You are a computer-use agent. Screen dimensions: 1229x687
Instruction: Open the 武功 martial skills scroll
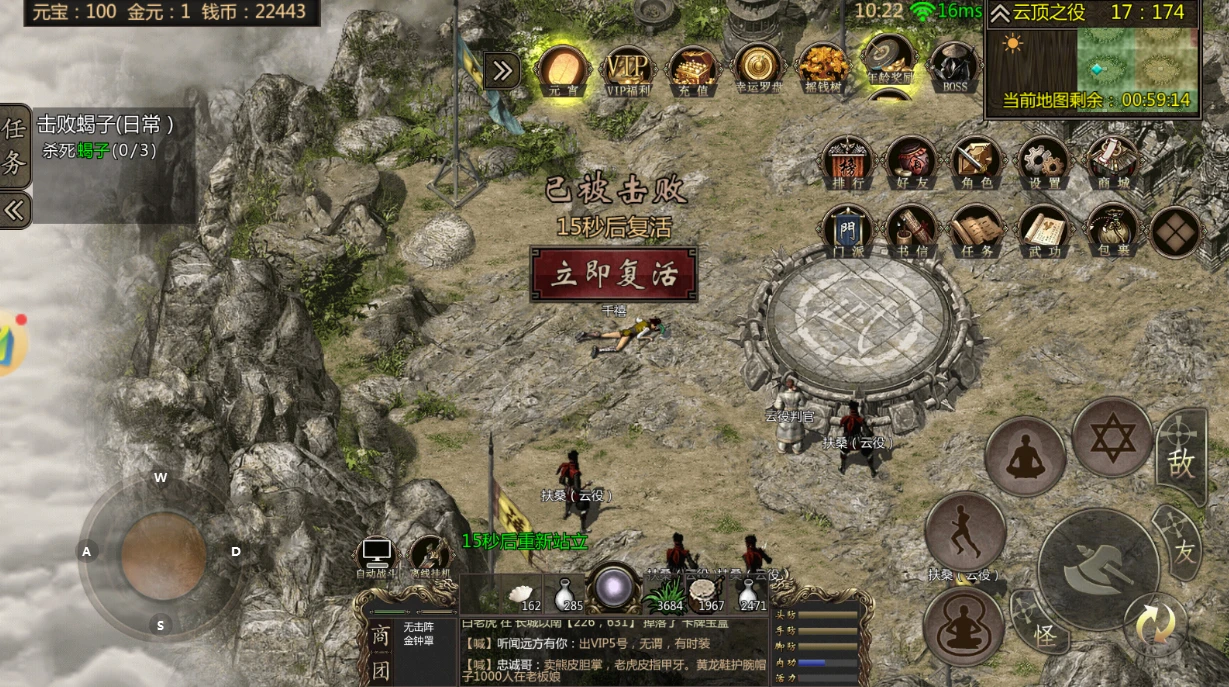[x=1043, y=230]
